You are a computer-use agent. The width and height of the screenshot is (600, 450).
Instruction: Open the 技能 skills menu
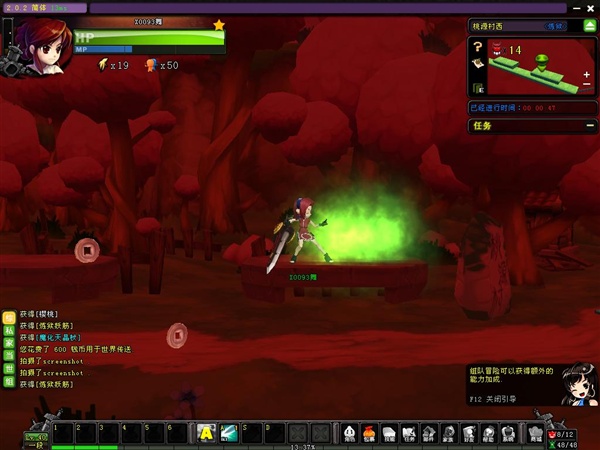(390, 432)
